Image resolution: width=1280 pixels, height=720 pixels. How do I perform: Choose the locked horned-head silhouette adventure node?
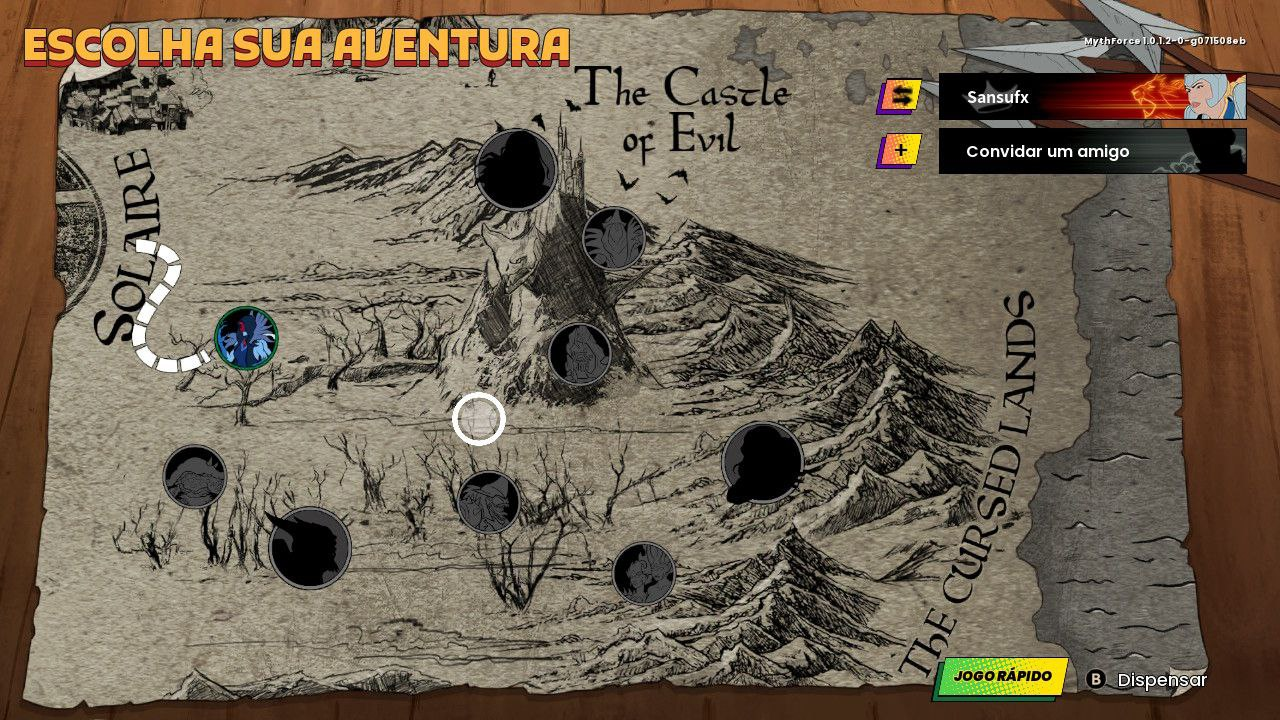(310, 548)
